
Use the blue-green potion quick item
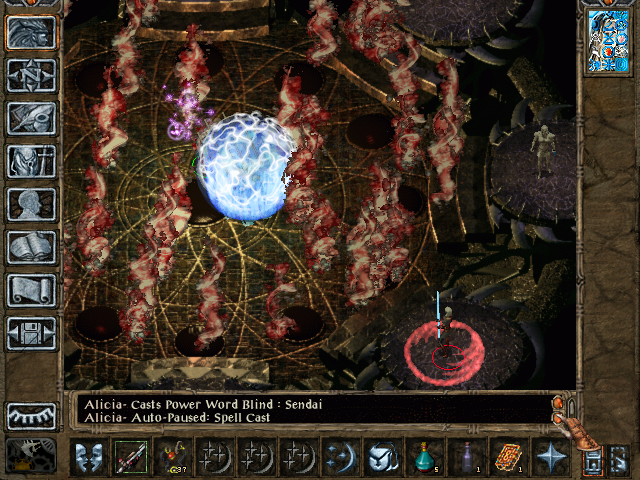pyautogui.click(x=423, y=457)
